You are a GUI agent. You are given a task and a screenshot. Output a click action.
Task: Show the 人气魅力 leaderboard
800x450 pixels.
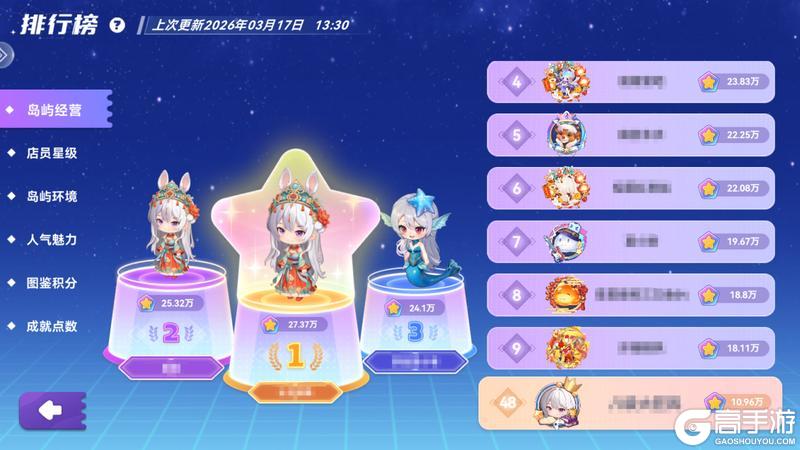click(x=52, y=240)
